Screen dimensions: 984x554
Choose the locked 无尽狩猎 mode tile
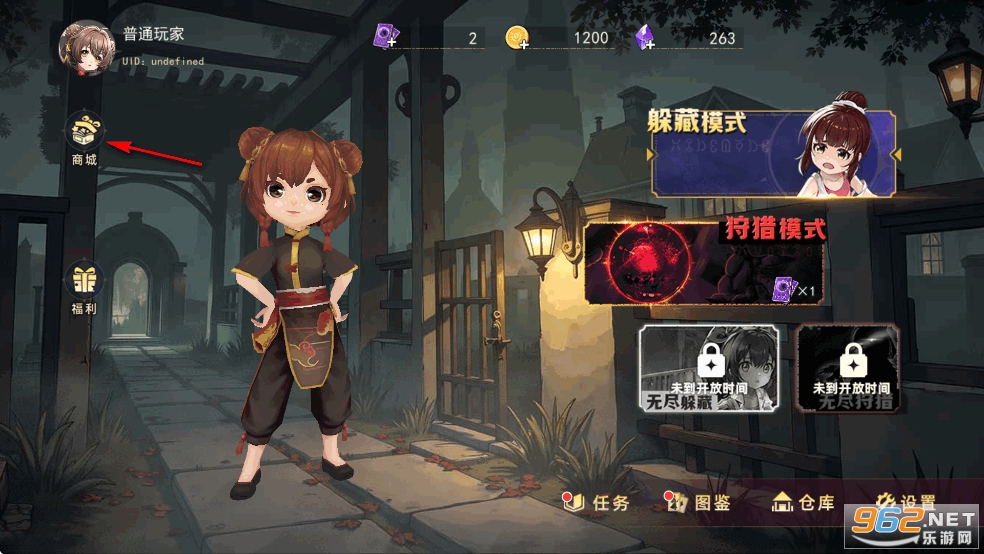pos(849,368)
